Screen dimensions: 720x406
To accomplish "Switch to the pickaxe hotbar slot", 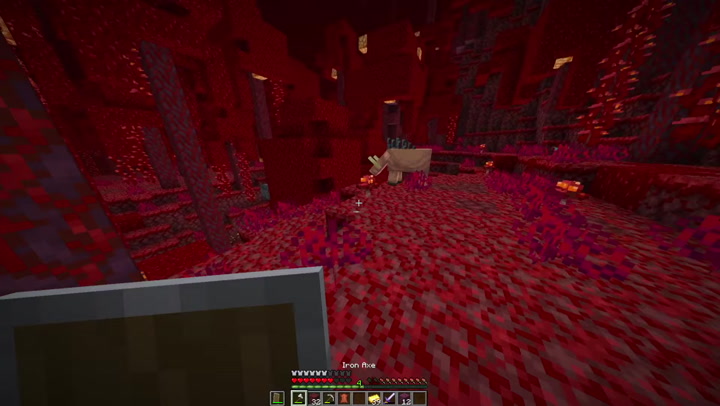I will [328, 398].
